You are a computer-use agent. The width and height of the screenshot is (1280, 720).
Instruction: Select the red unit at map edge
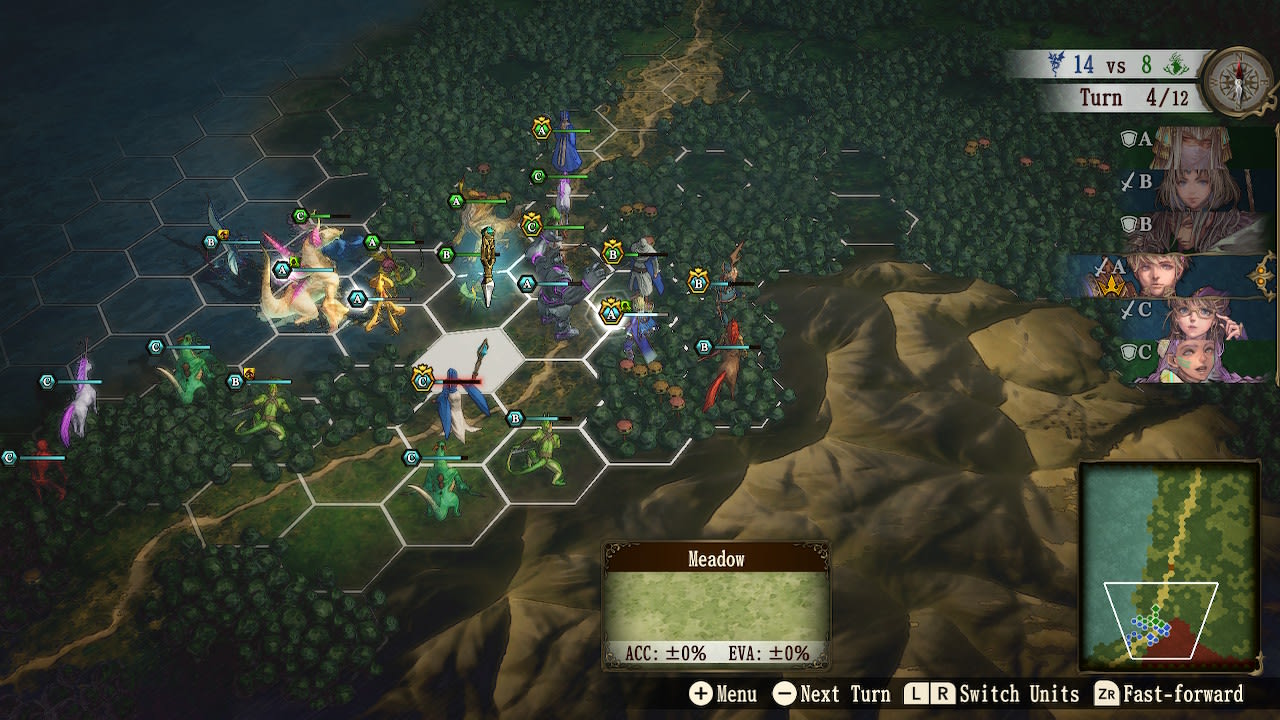(45, 470)
